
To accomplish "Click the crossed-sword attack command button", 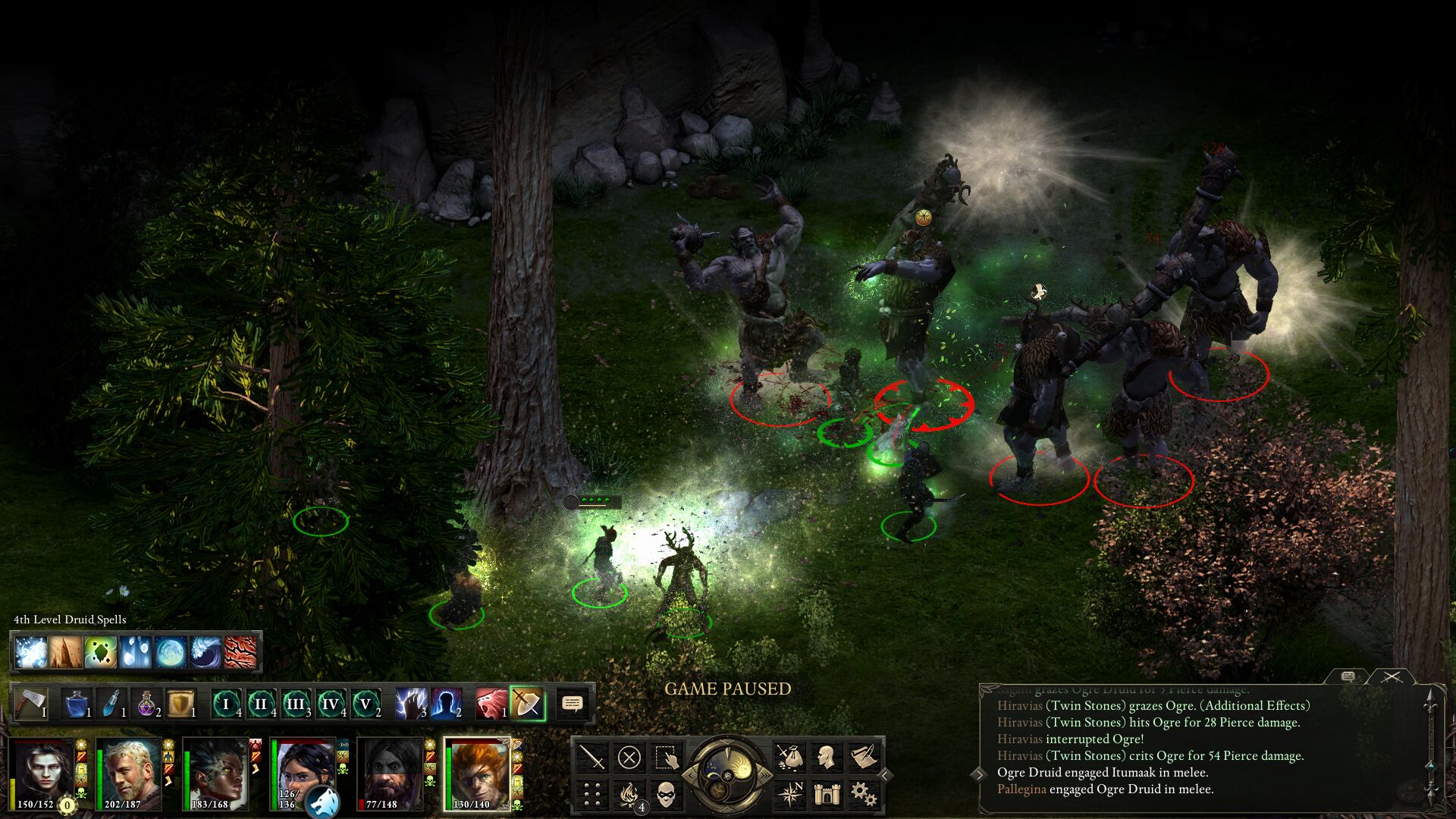I will (x=592, y=757).
